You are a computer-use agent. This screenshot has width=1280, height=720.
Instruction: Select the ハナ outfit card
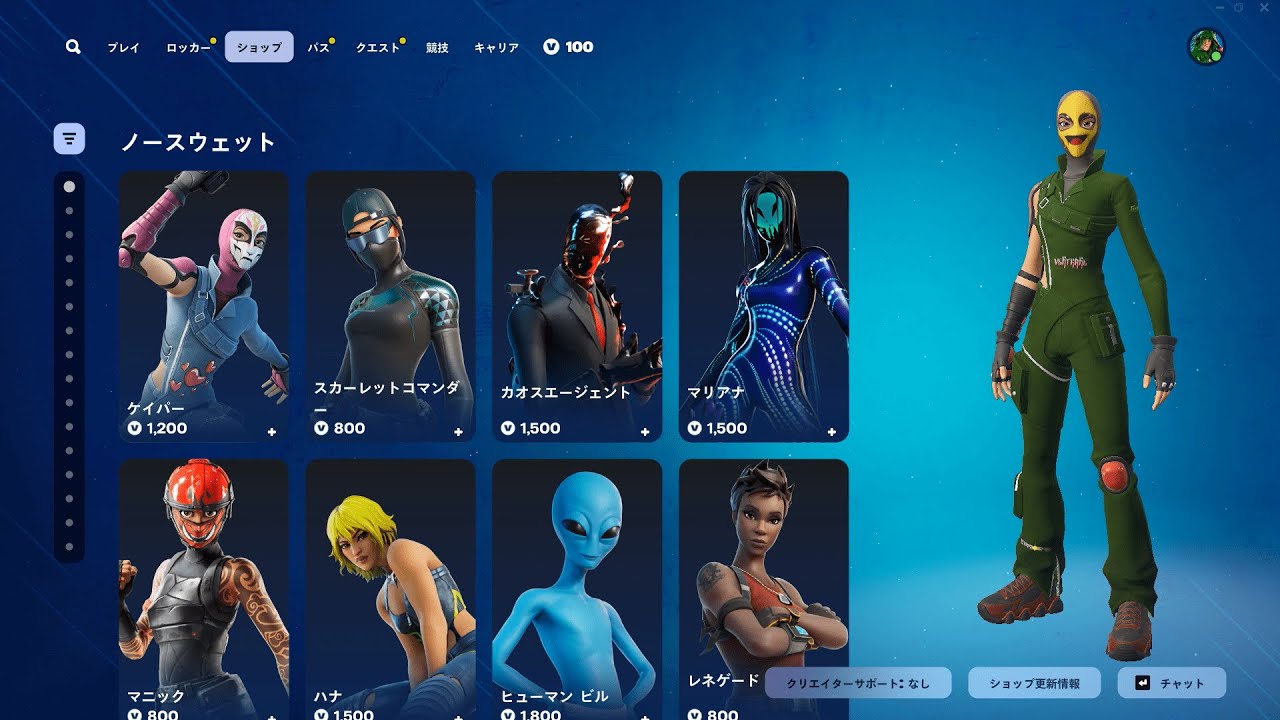click(x=390, y=590)
